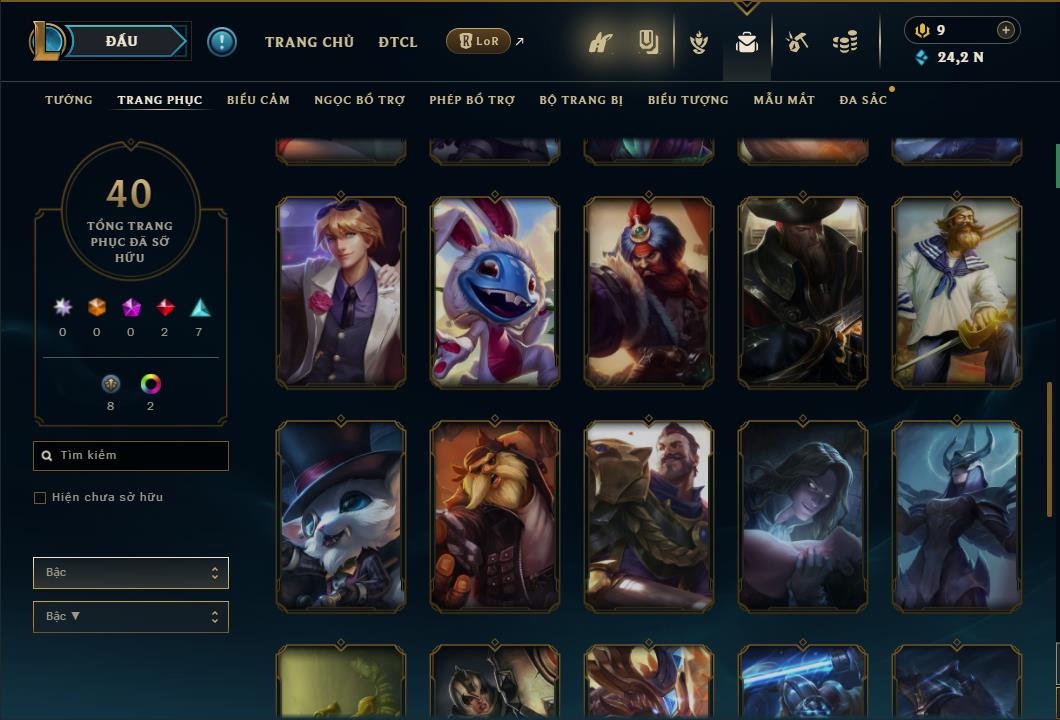Open the TRANG CHỦ home page

click(x=309, y=42)
